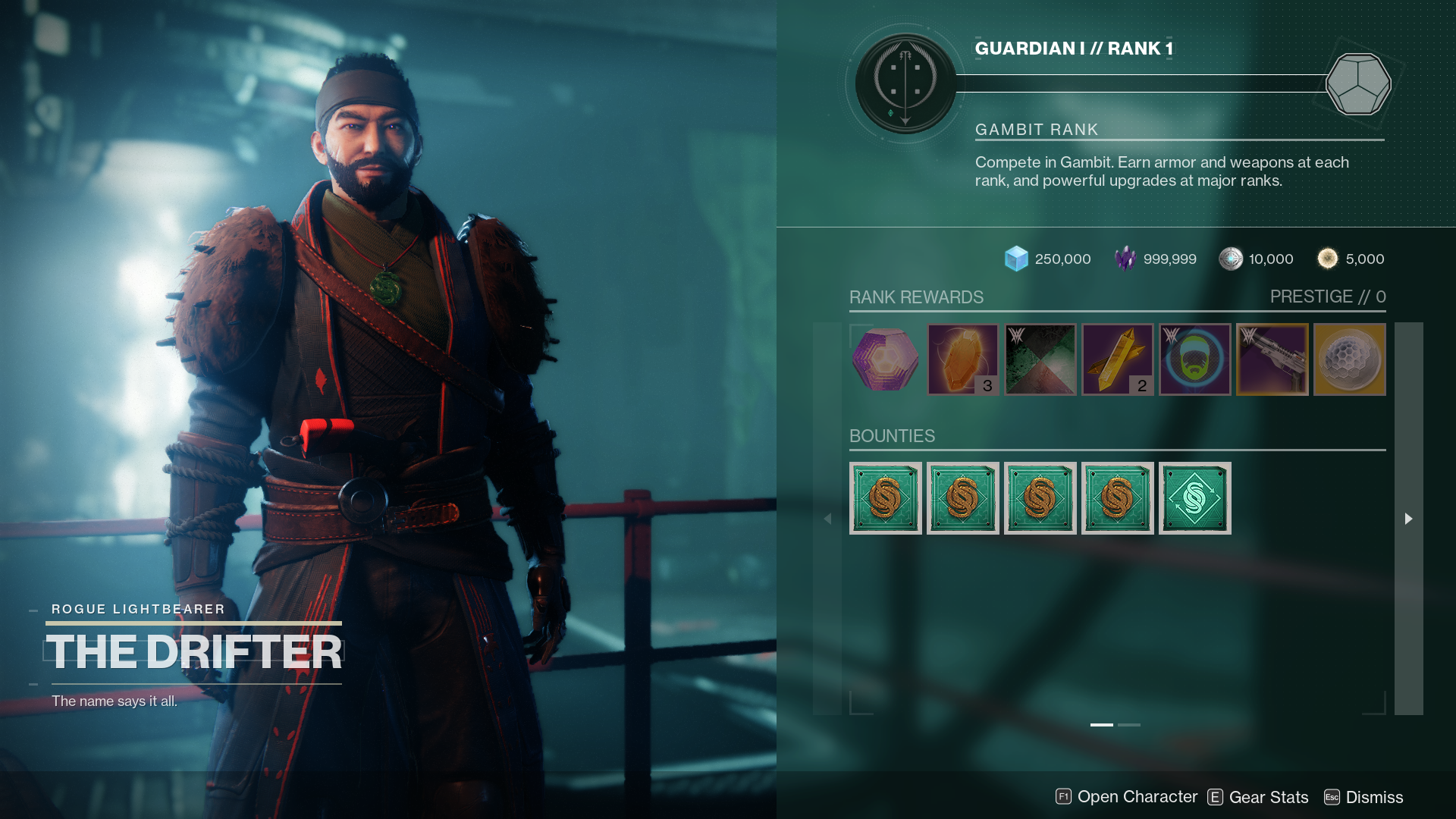Viewport: 1456px width, 819px height.
Task: Inspect the golden shard reward with count 2
Action: coord(1117,359)
